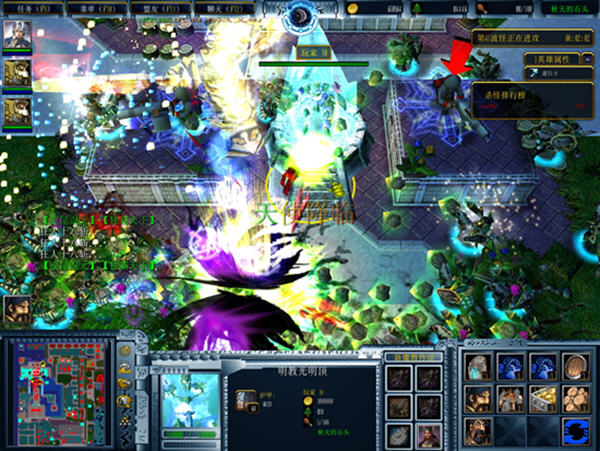Click the 英雄属性 hero attributes button
This screenshot has height=451, width=600.
pos(550,59)
